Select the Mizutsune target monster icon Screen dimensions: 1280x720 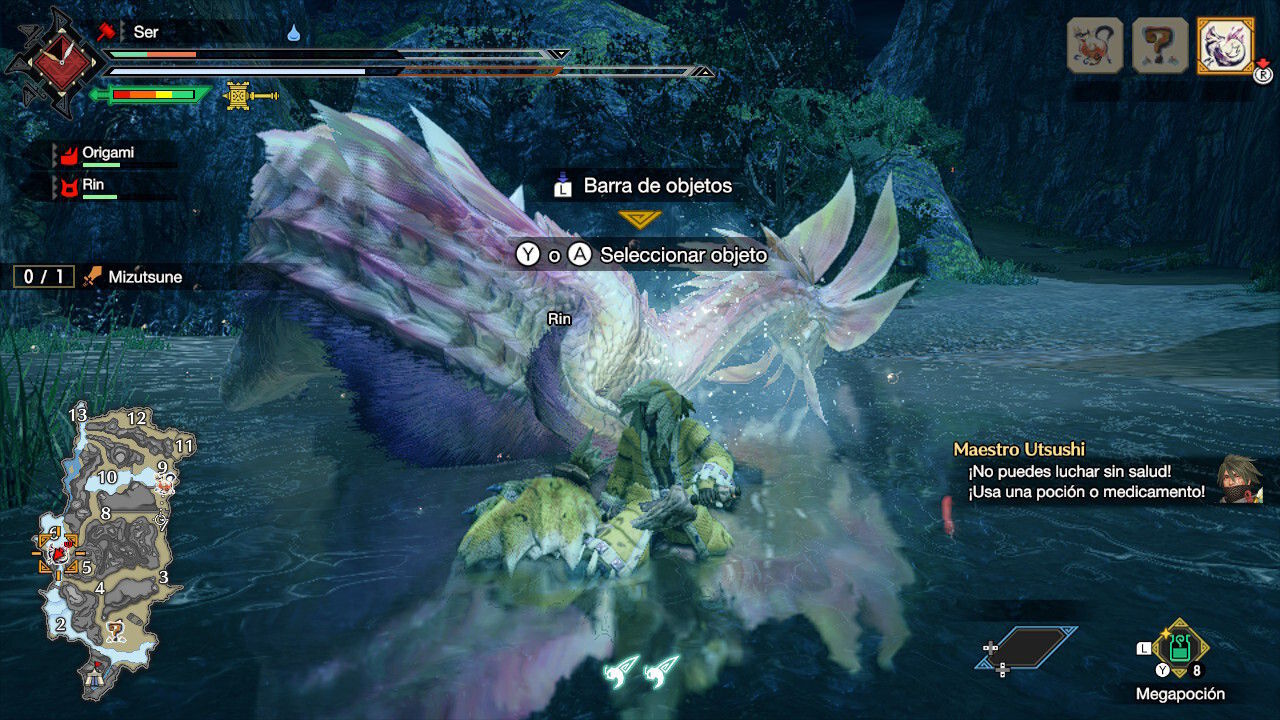(x=1226, y=45)
